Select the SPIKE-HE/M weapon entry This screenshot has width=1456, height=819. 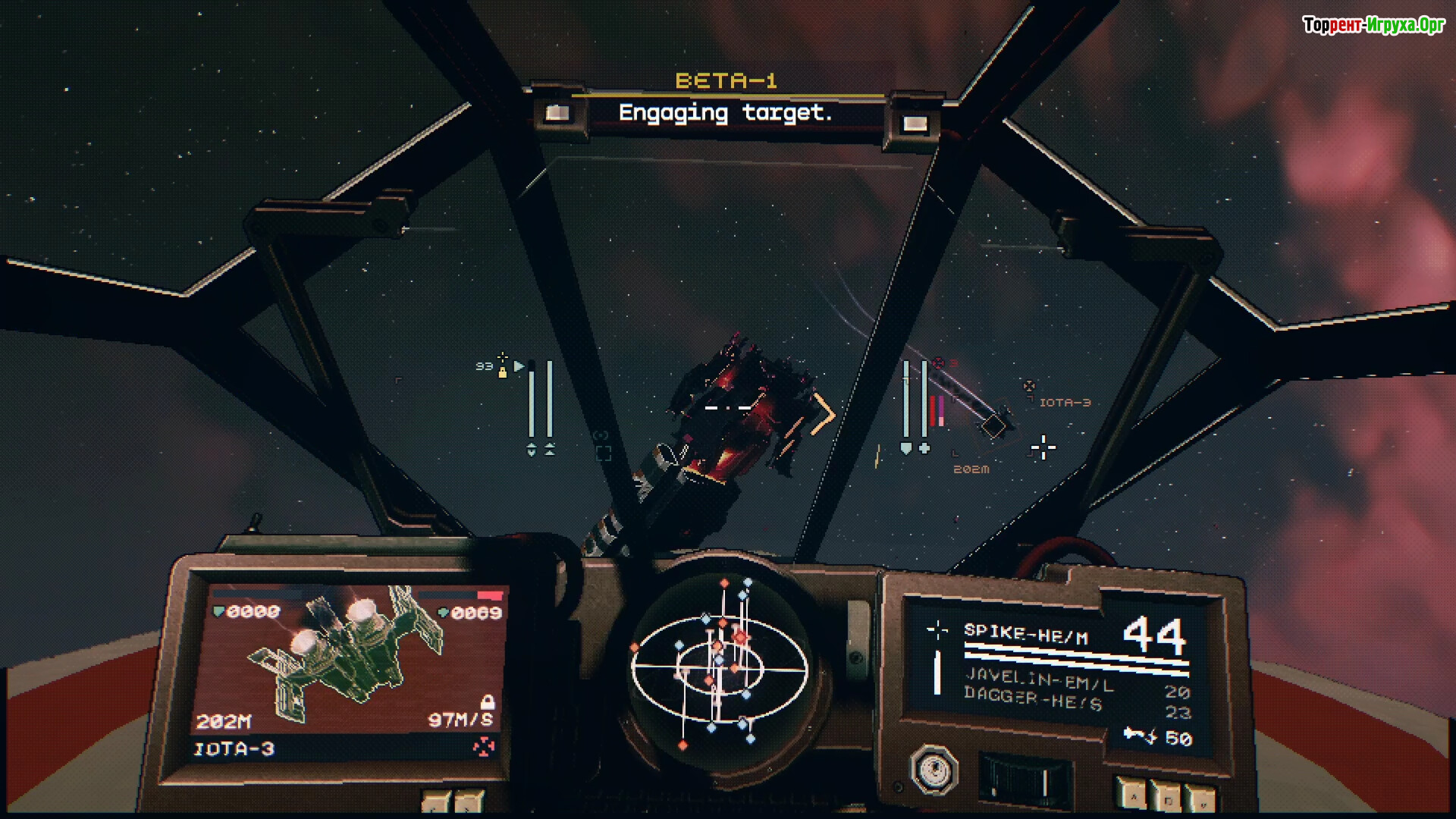click(x=1025, y=634)
